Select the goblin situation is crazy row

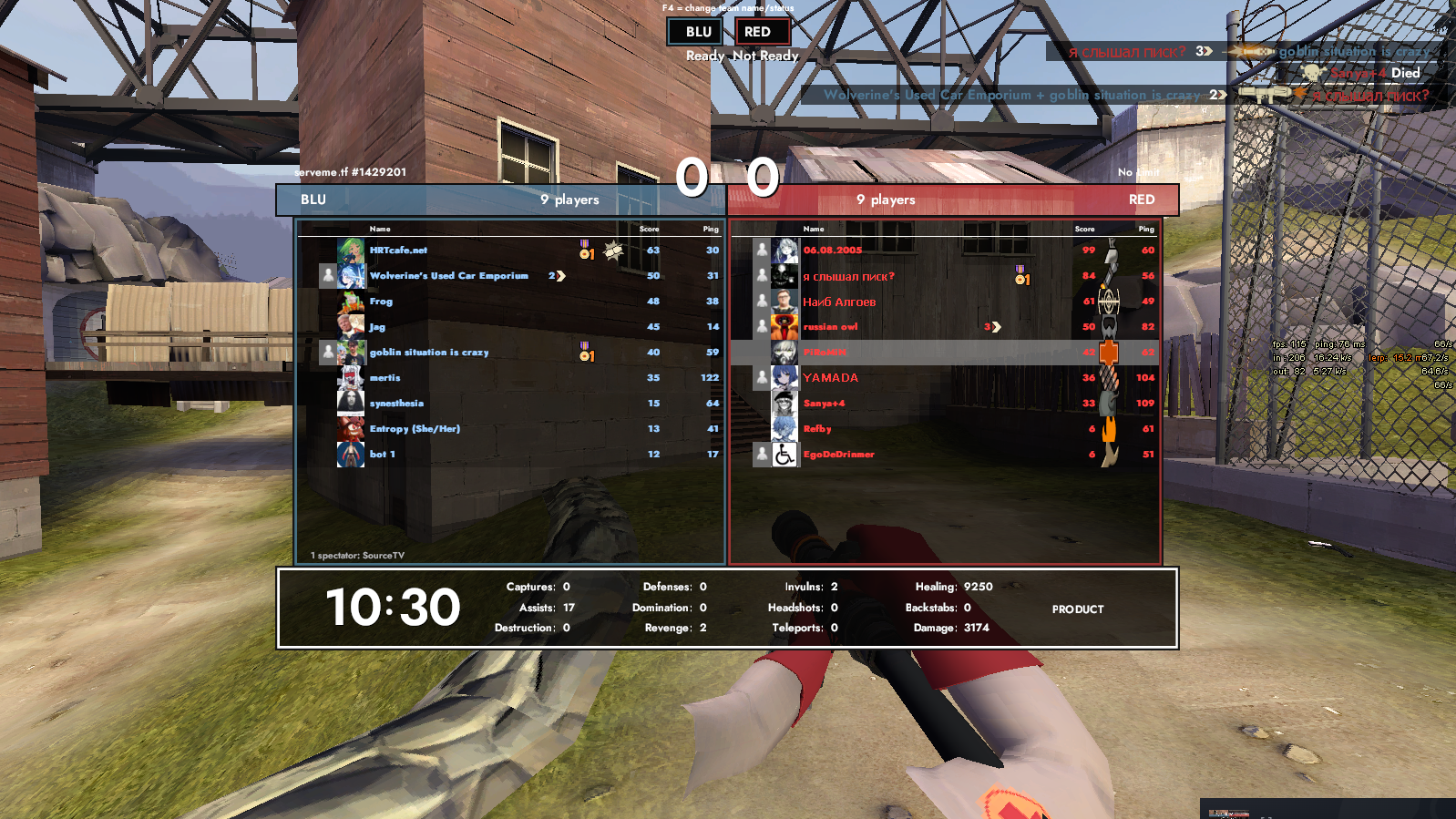pos(429,353)
